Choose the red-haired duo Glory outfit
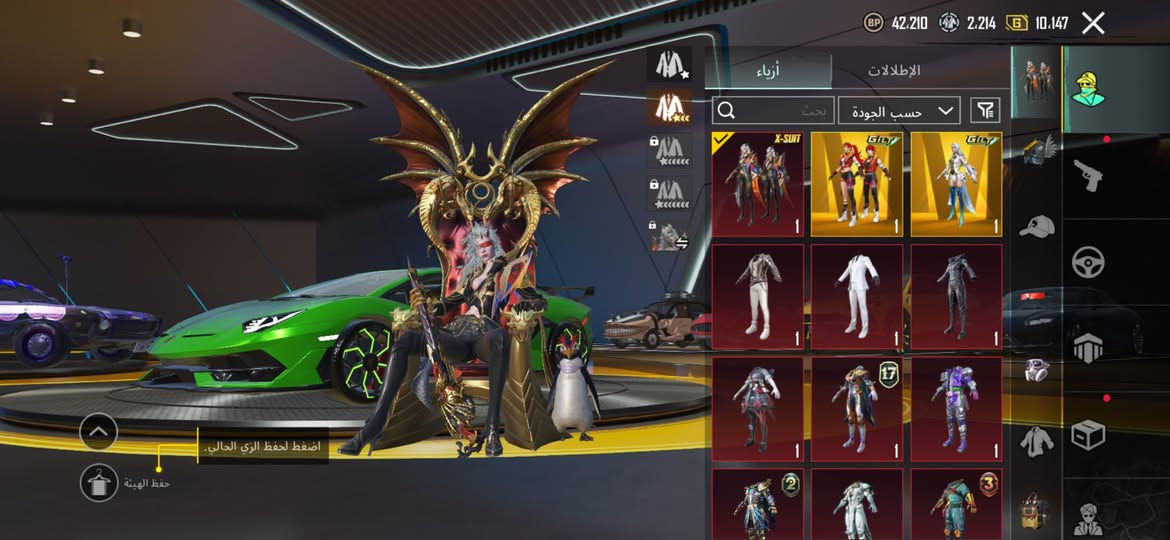This screenshot has height=540, width=1170. coord(856,184)
